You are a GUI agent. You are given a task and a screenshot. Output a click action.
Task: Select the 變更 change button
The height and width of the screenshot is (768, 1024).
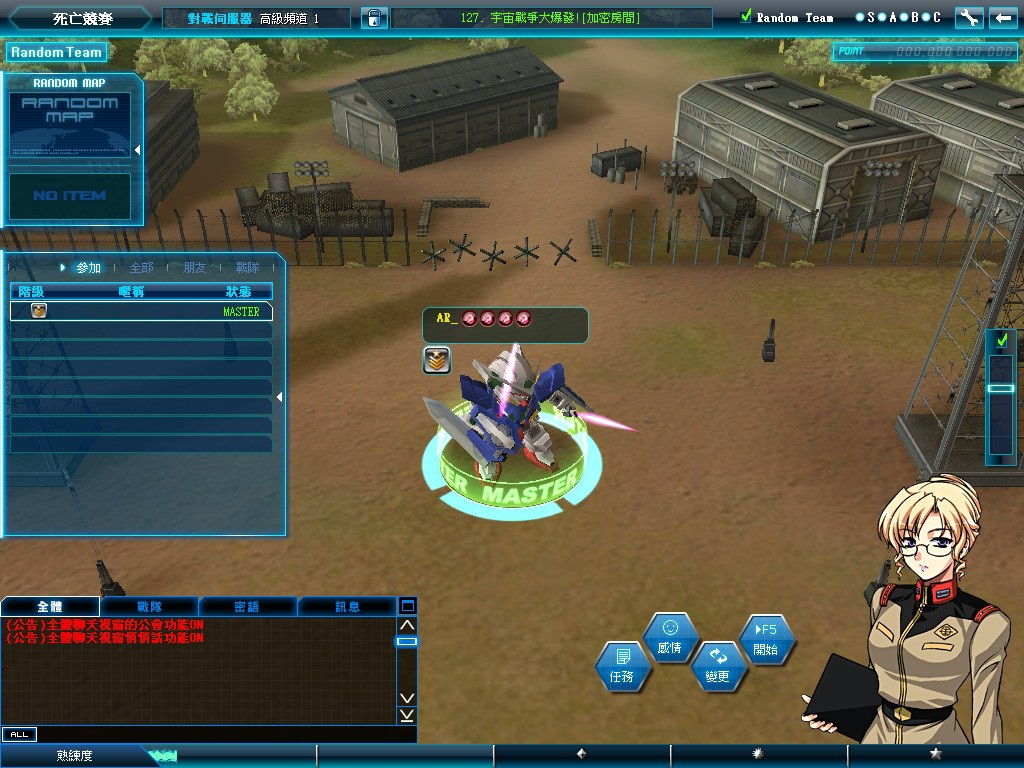tap(718, 666)
